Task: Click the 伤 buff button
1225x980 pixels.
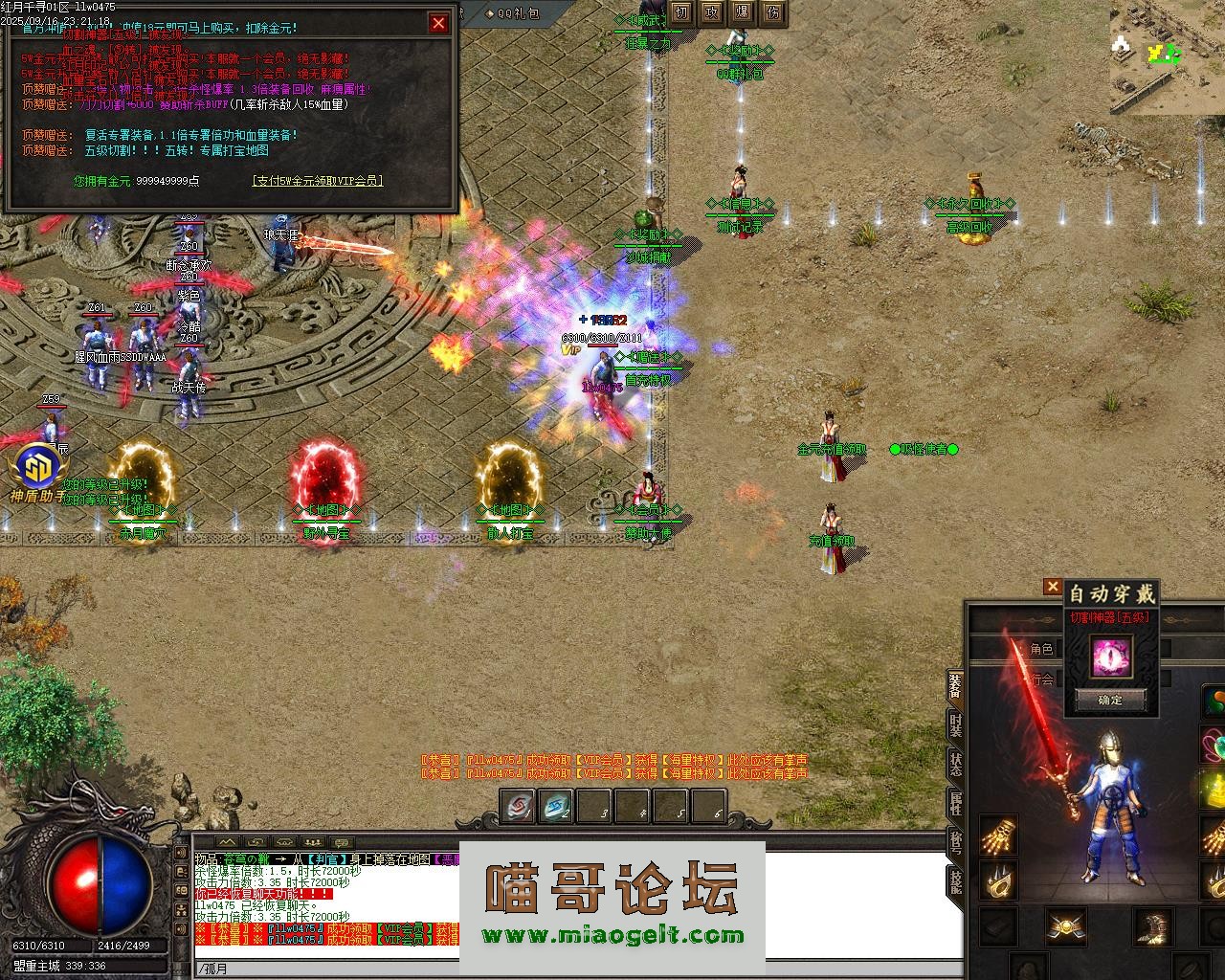Action: point(773,12)
